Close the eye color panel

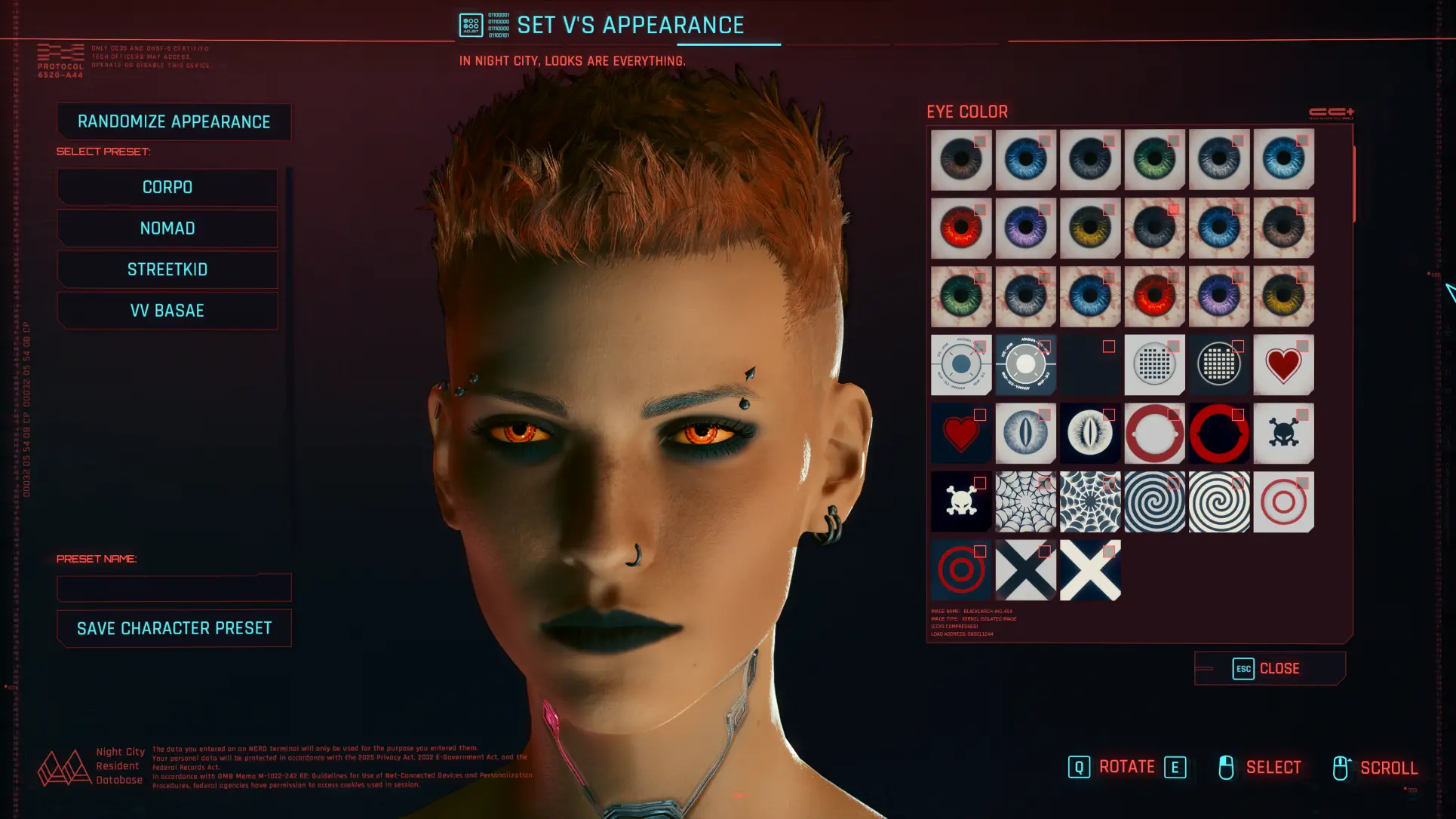(1270, 669)
